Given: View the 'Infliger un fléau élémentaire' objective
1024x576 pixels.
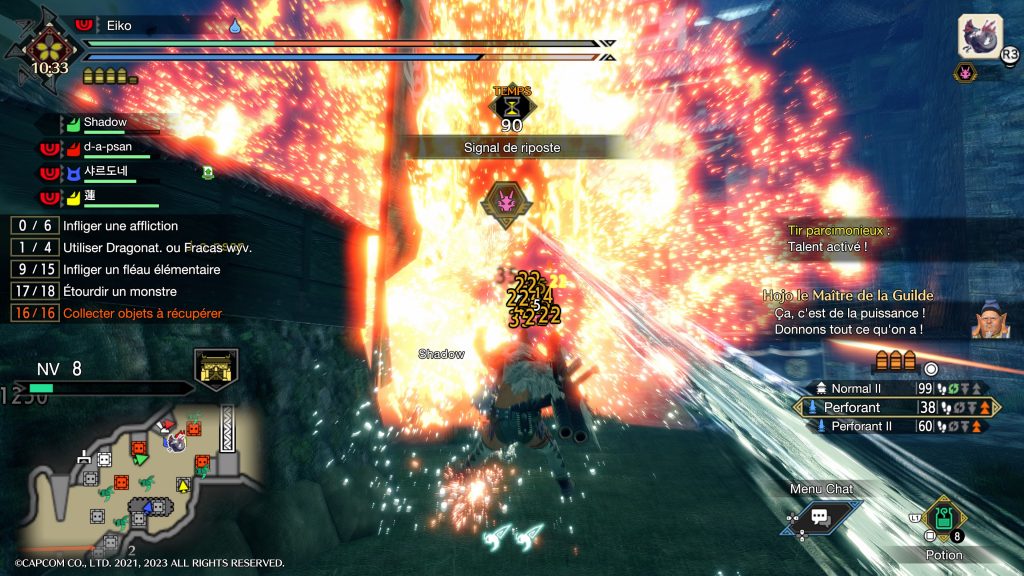Looking at the screenshot, I should click(x=141, y=269).
